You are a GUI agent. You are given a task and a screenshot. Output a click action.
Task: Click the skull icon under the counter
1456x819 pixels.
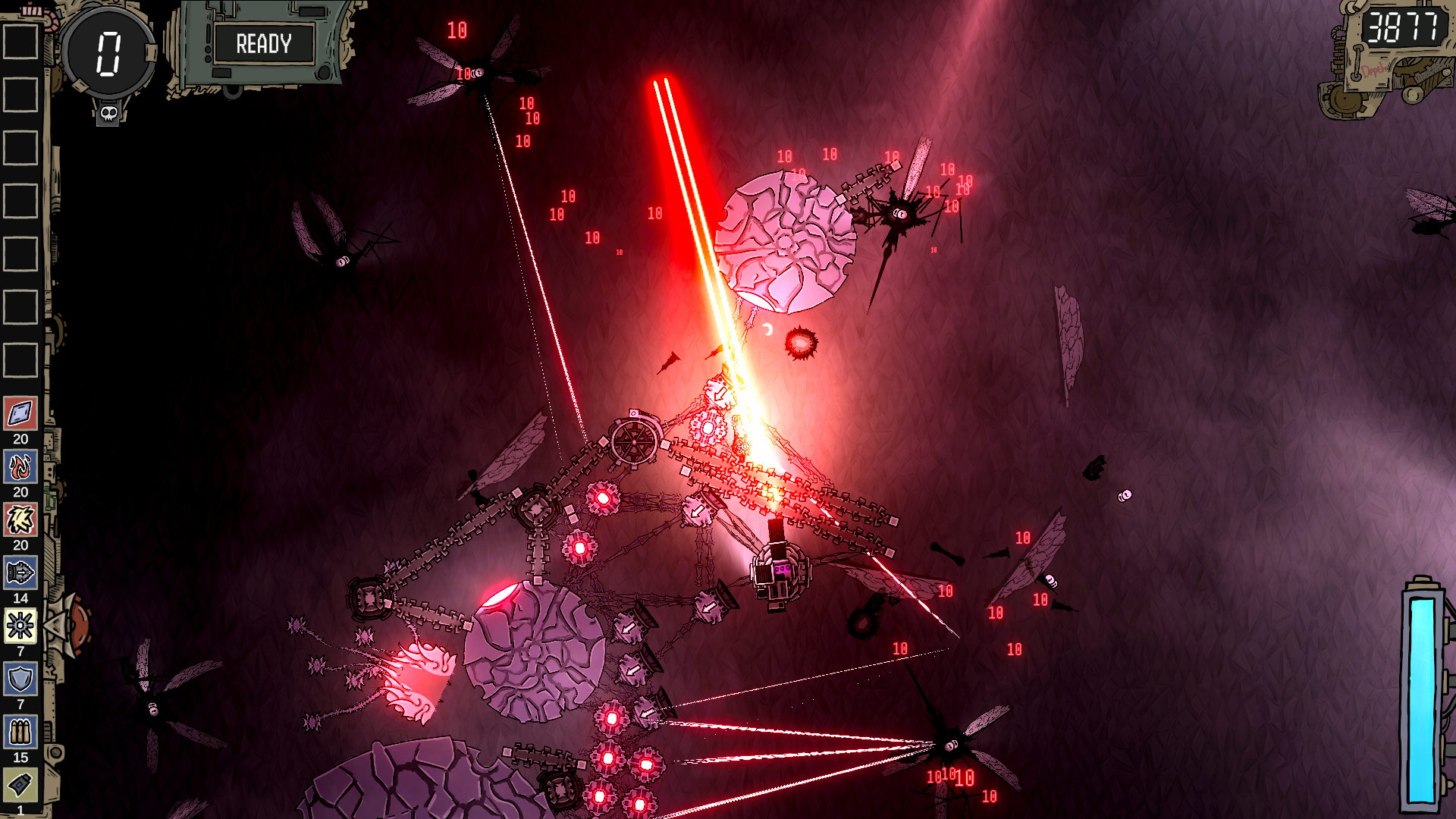coord(108,114)
